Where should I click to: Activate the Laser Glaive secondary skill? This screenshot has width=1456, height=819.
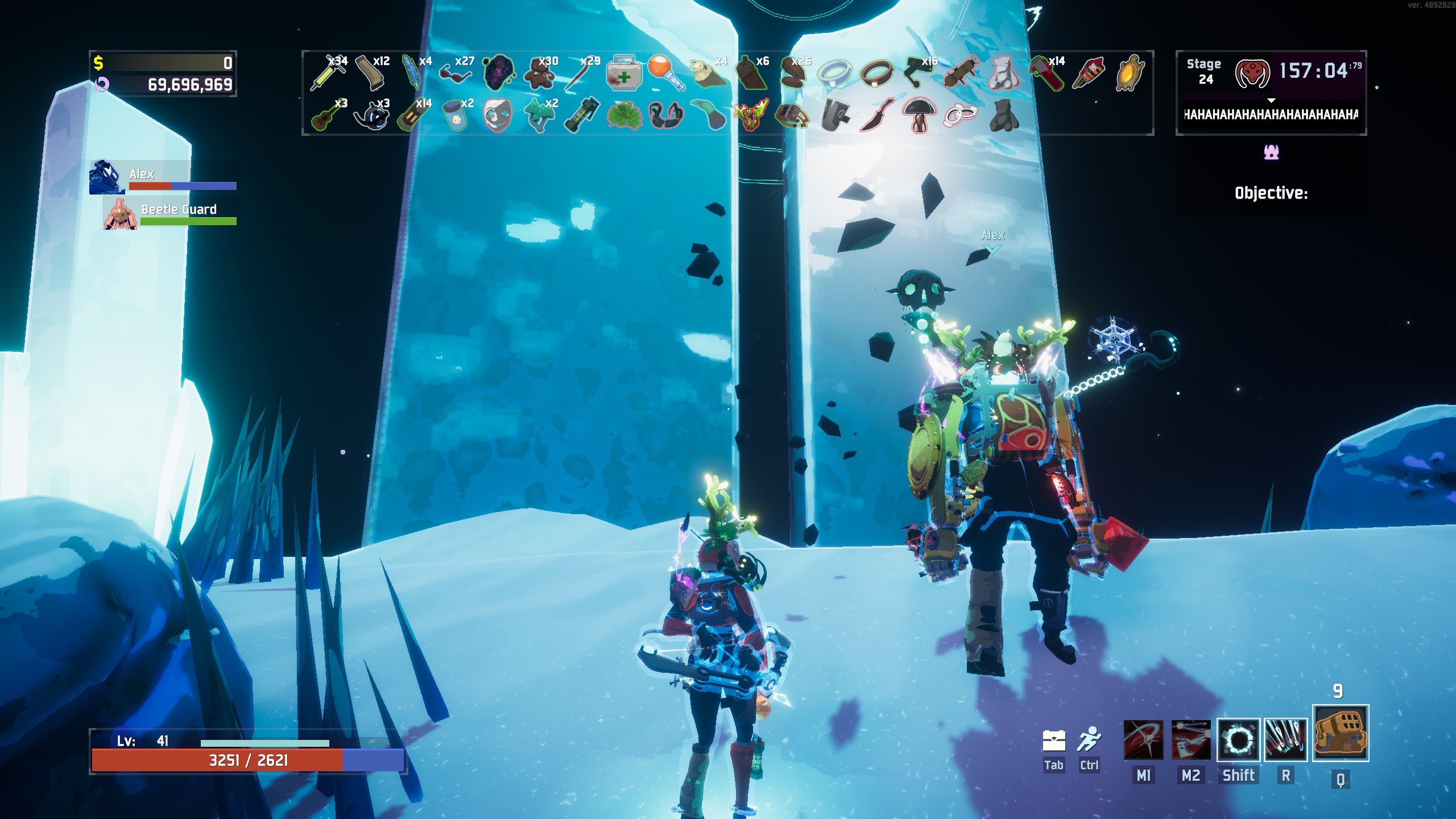pos(1191,740)
